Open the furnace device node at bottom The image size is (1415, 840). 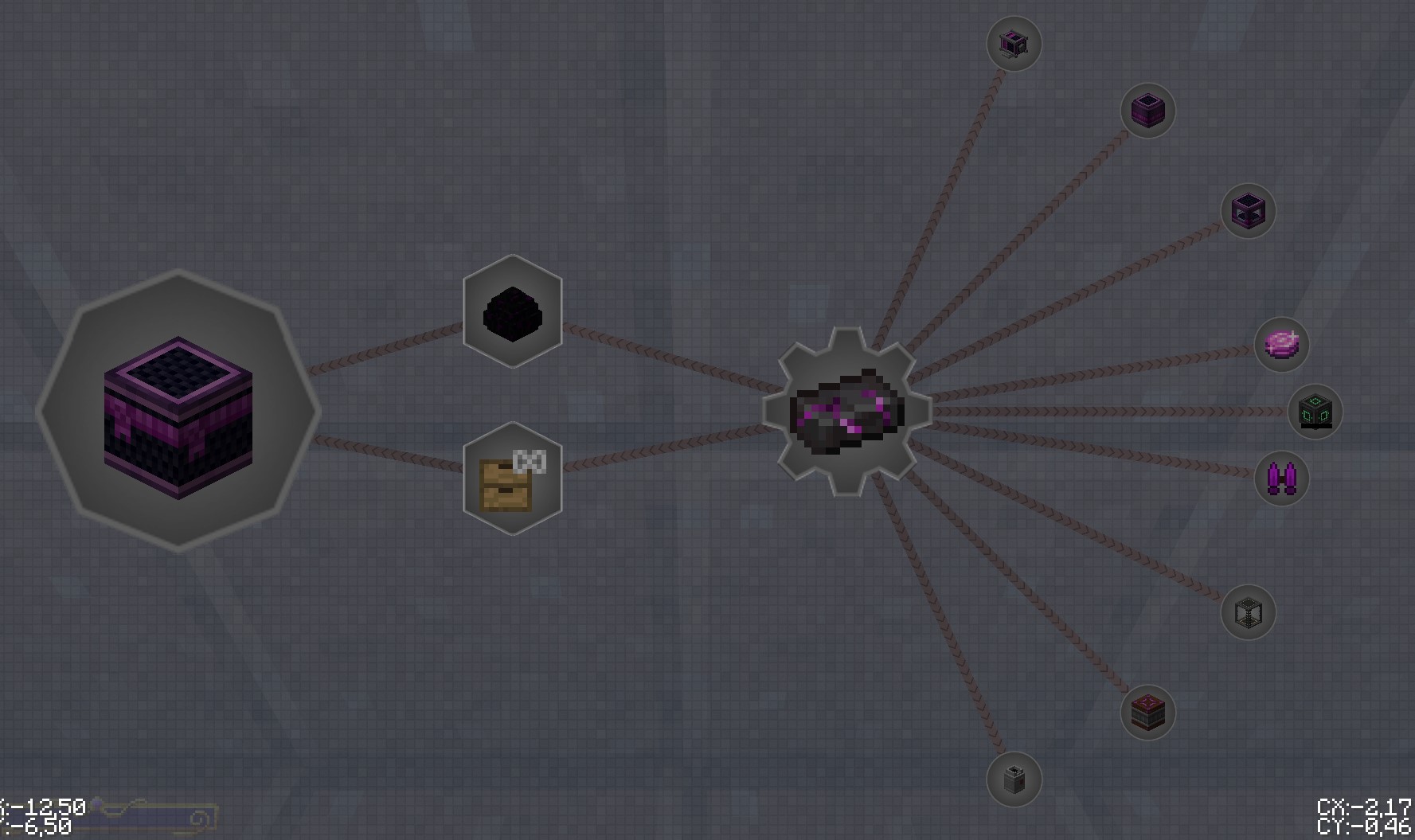1014,780
